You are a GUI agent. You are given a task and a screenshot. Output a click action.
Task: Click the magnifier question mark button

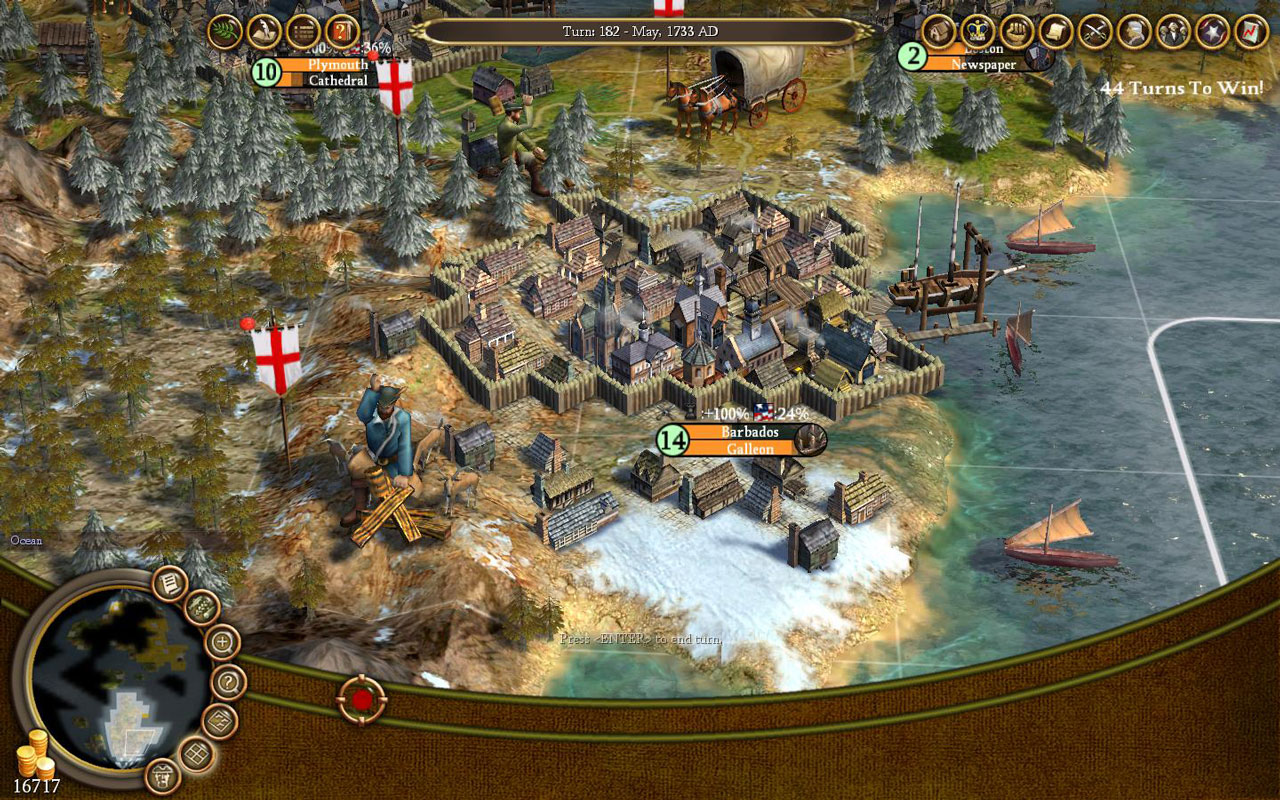[x=229, y=682]
